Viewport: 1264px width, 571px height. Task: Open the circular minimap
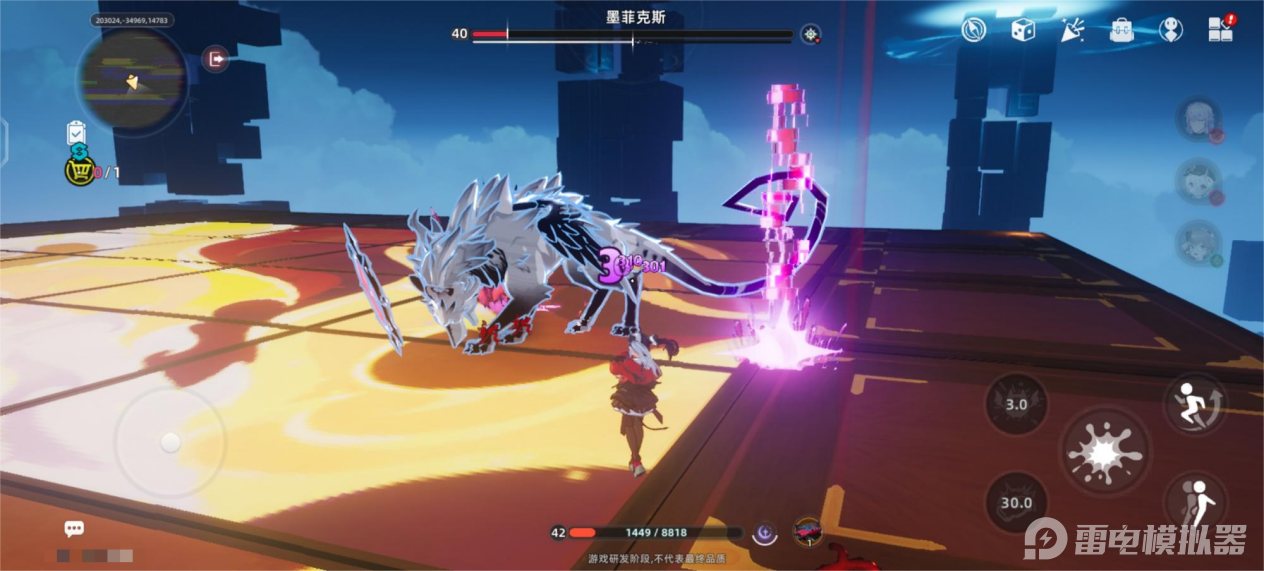(131, 80)
